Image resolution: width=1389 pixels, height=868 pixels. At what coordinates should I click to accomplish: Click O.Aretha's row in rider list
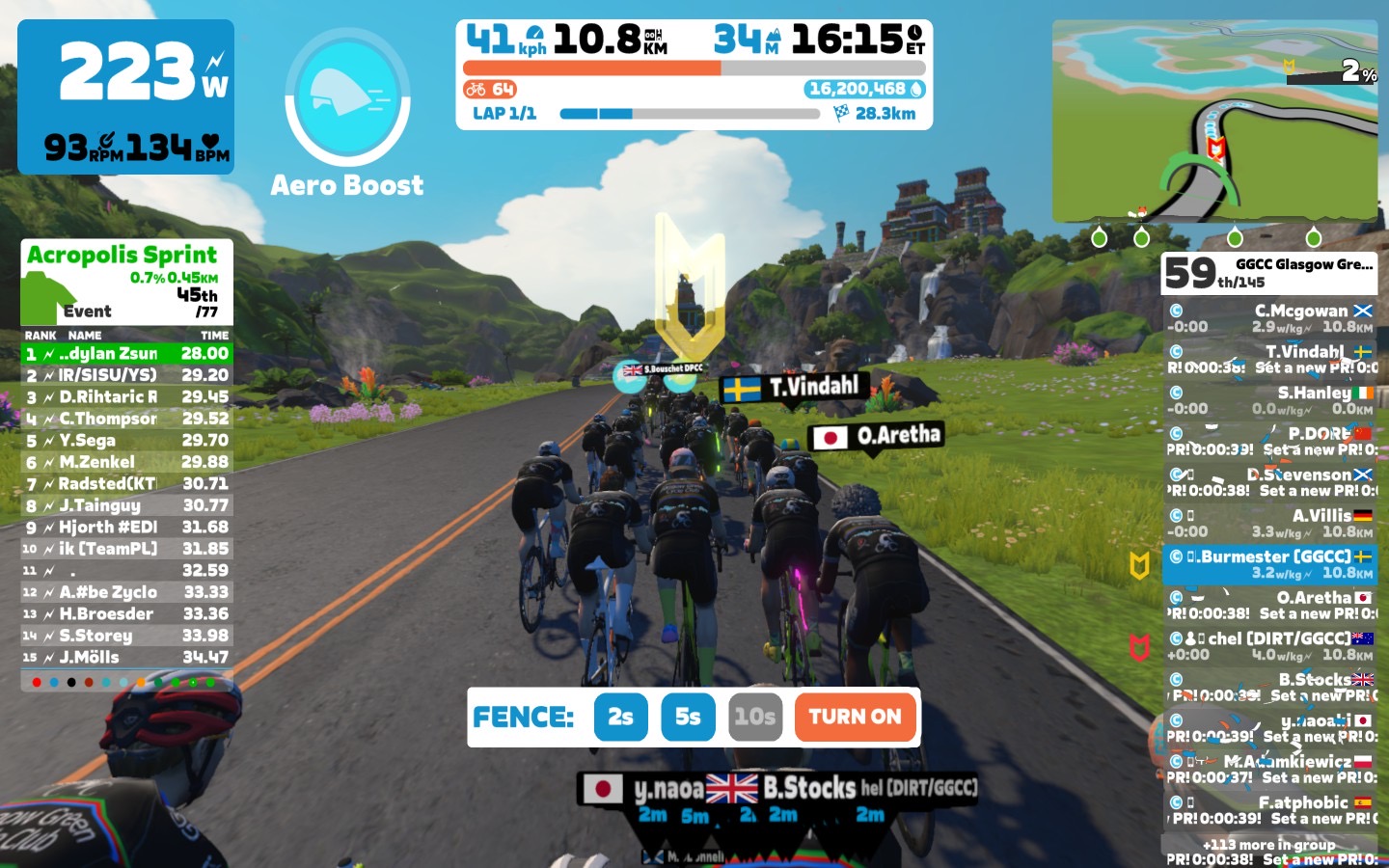point(1269,605)
